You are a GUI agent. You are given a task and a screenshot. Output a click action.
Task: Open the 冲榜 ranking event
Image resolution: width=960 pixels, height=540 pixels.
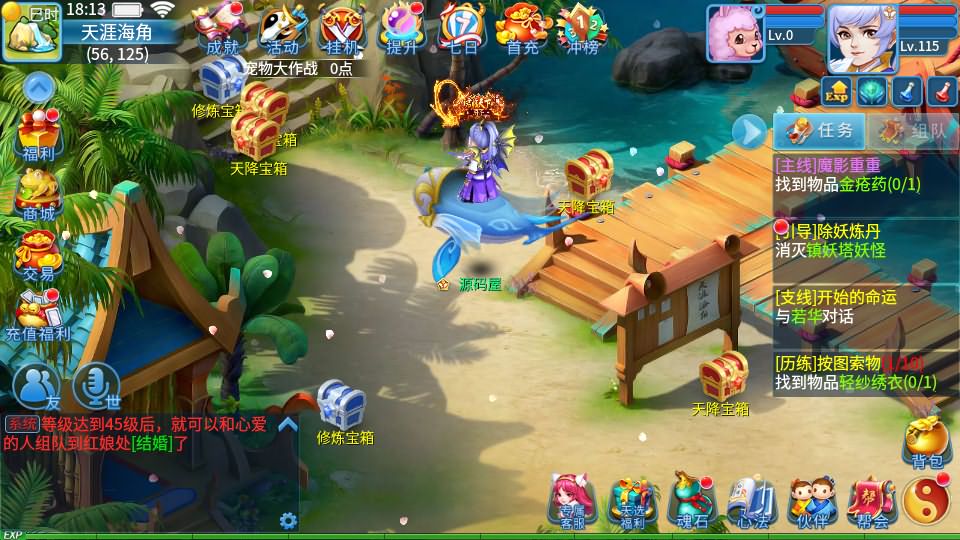[x=582, y=30]
